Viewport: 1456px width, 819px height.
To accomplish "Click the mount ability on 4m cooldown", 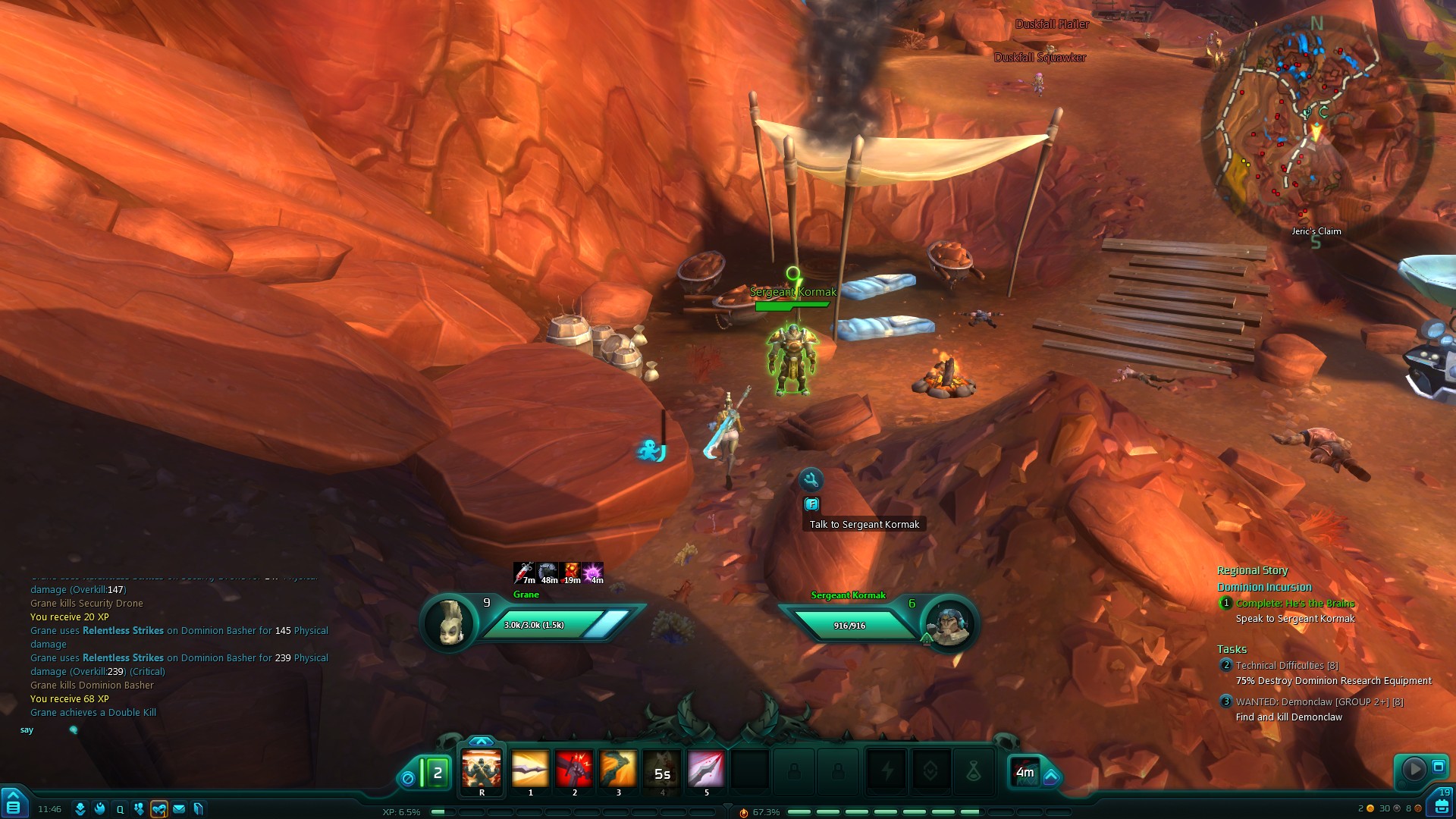I will click(x=1025, y=772).
